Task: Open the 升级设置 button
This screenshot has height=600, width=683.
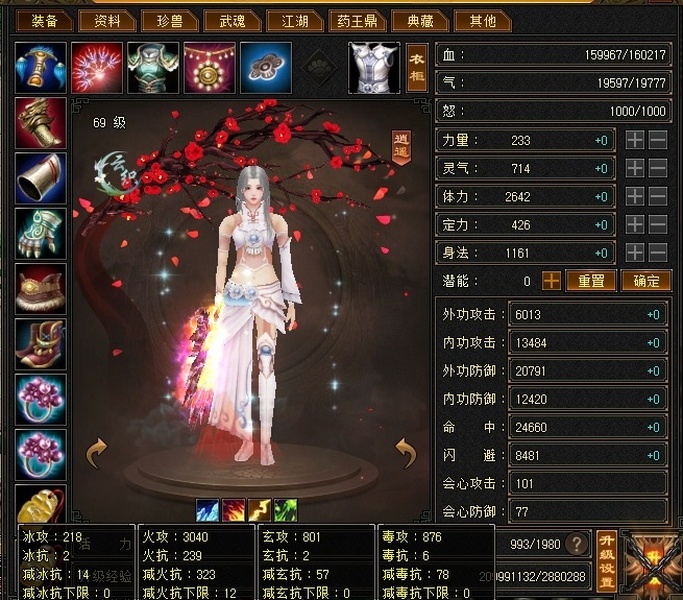Action: tap(605, 560)
